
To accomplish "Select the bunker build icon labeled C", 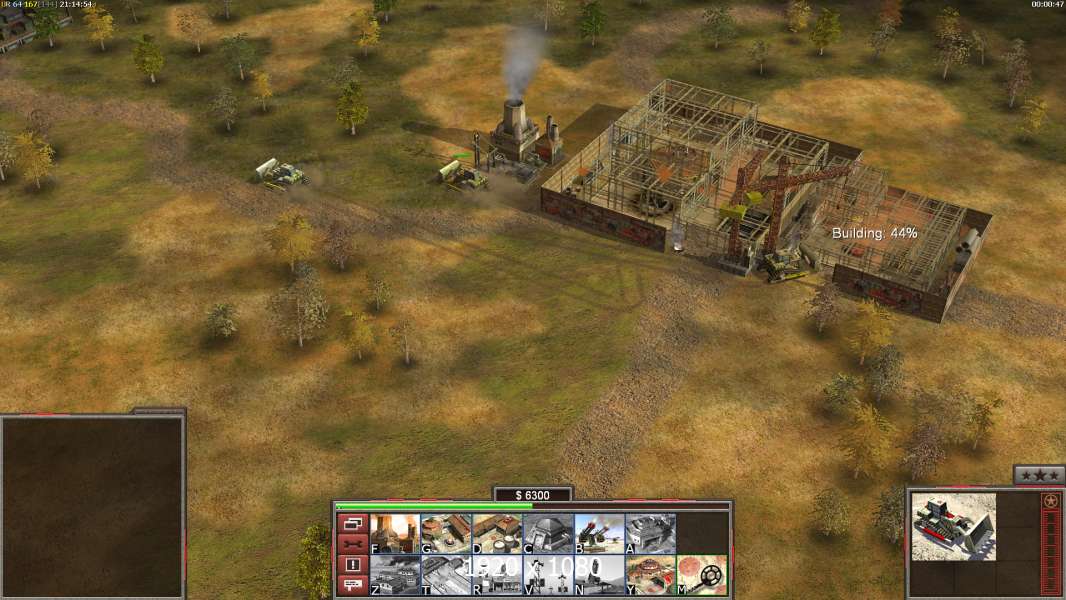I will pyautogui.click(x=548, y=533).
